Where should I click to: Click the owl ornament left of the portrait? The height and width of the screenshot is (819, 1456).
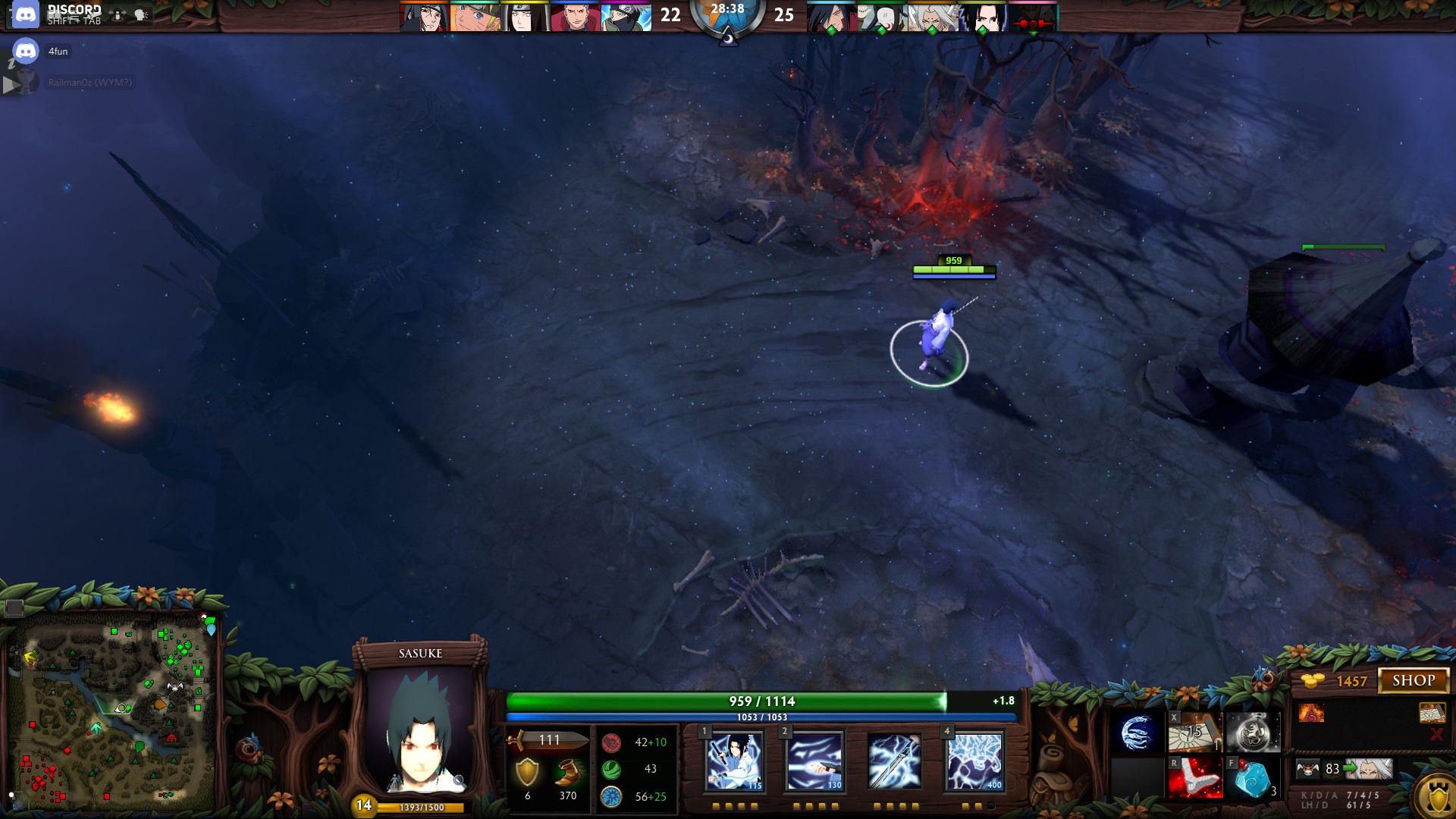pos(250,749)
